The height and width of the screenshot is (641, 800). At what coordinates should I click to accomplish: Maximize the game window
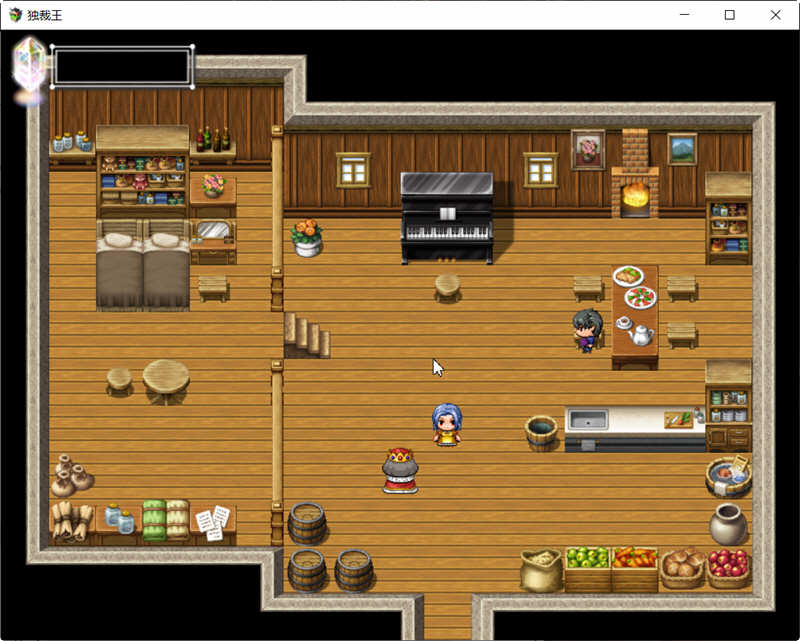(x=729, y=15)
